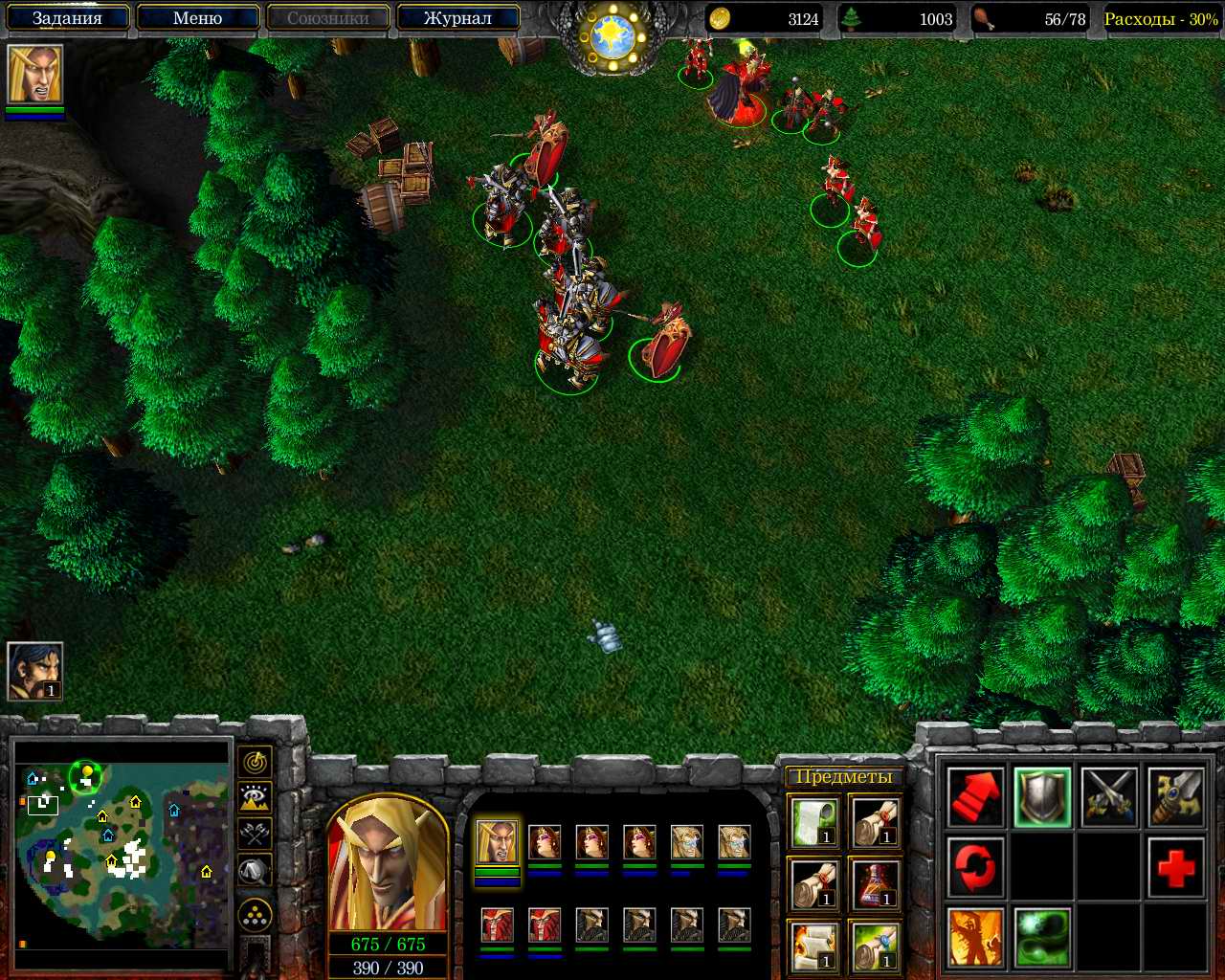
Task: Open the formation dots button
Action: pyautogui.click(x=255, y=916)
